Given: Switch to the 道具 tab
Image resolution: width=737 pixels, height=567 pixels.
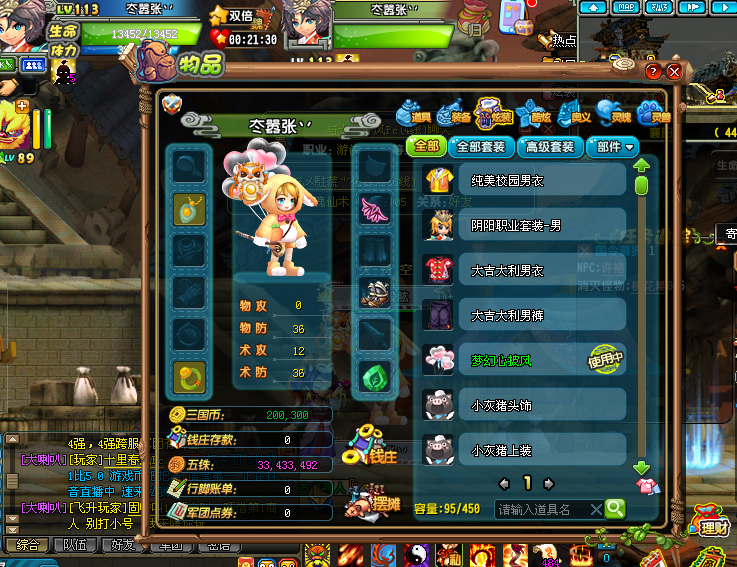Looking at the screenshot, I should tap(412, 113).
